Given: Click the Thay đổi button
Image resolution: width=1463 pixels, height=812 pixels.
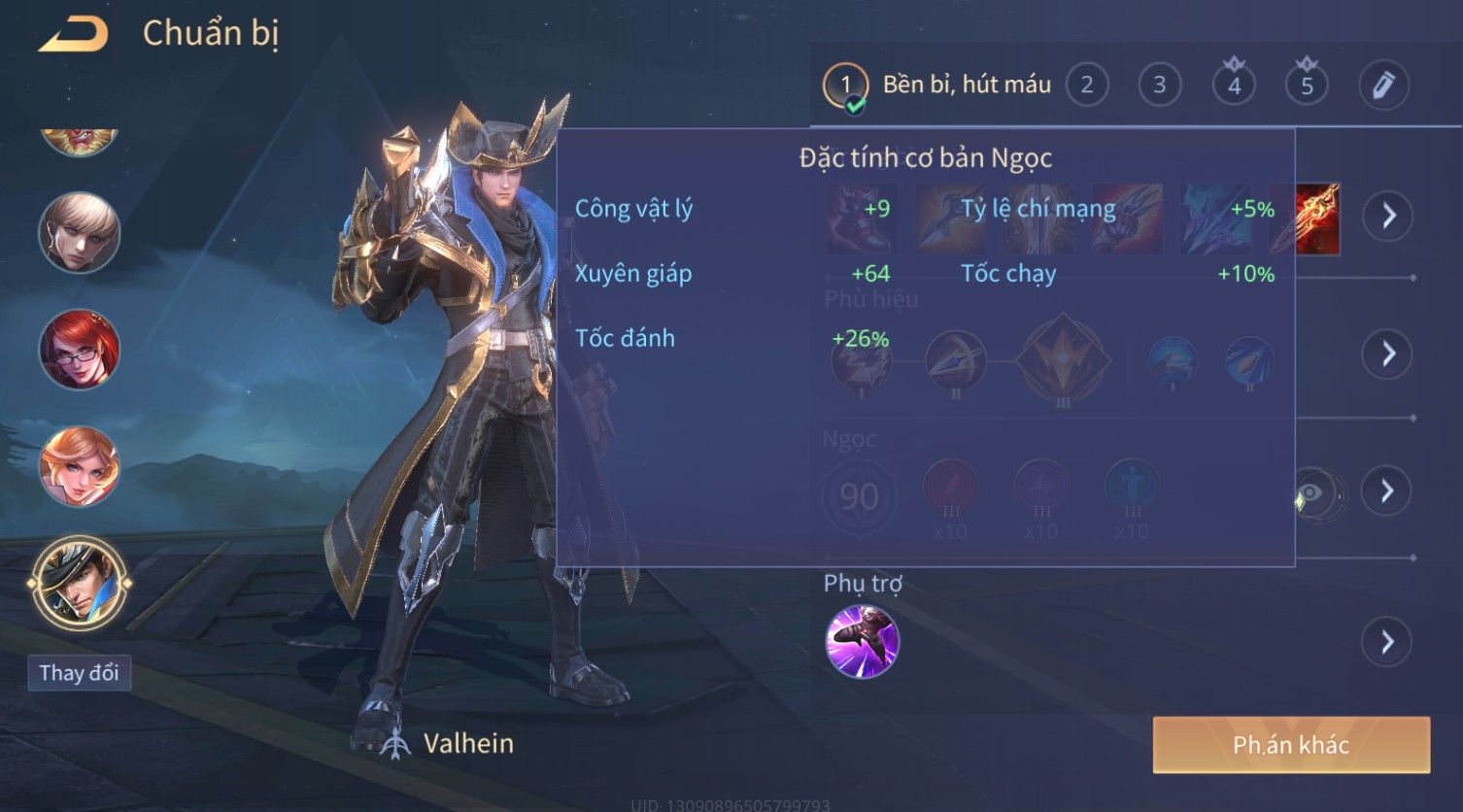Looking at the screenshot, I should click(x=79, y=673).
